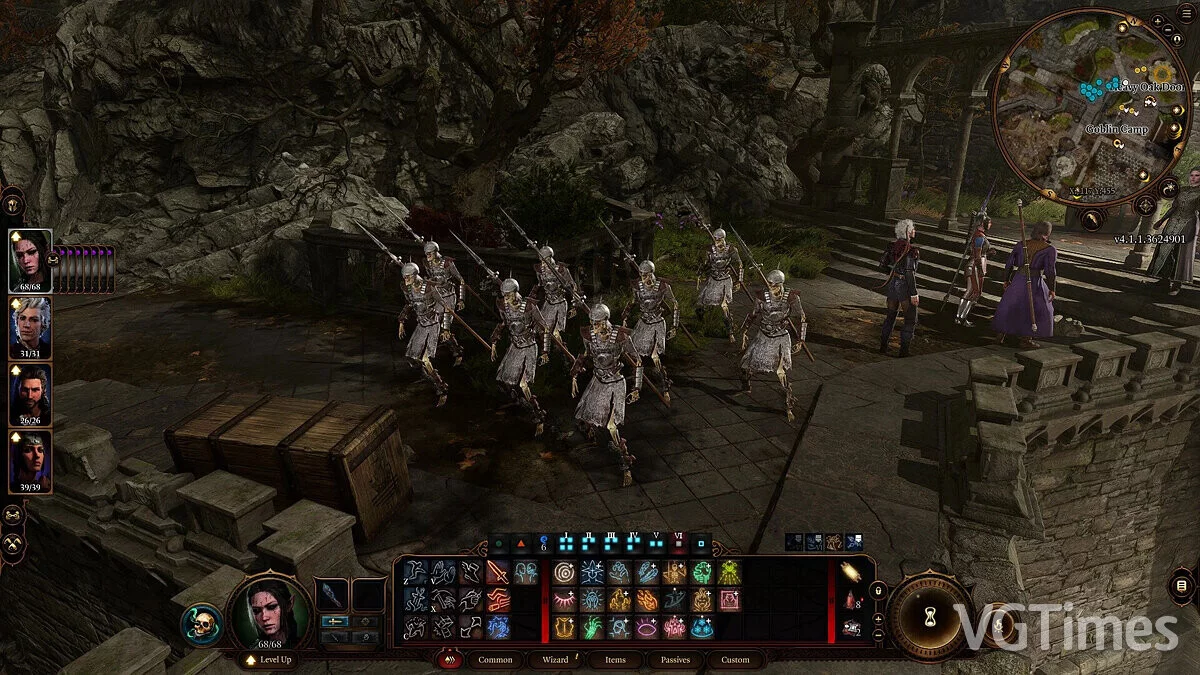
Task: Use the scroll item in quick slot
Action: click(852, 573)
